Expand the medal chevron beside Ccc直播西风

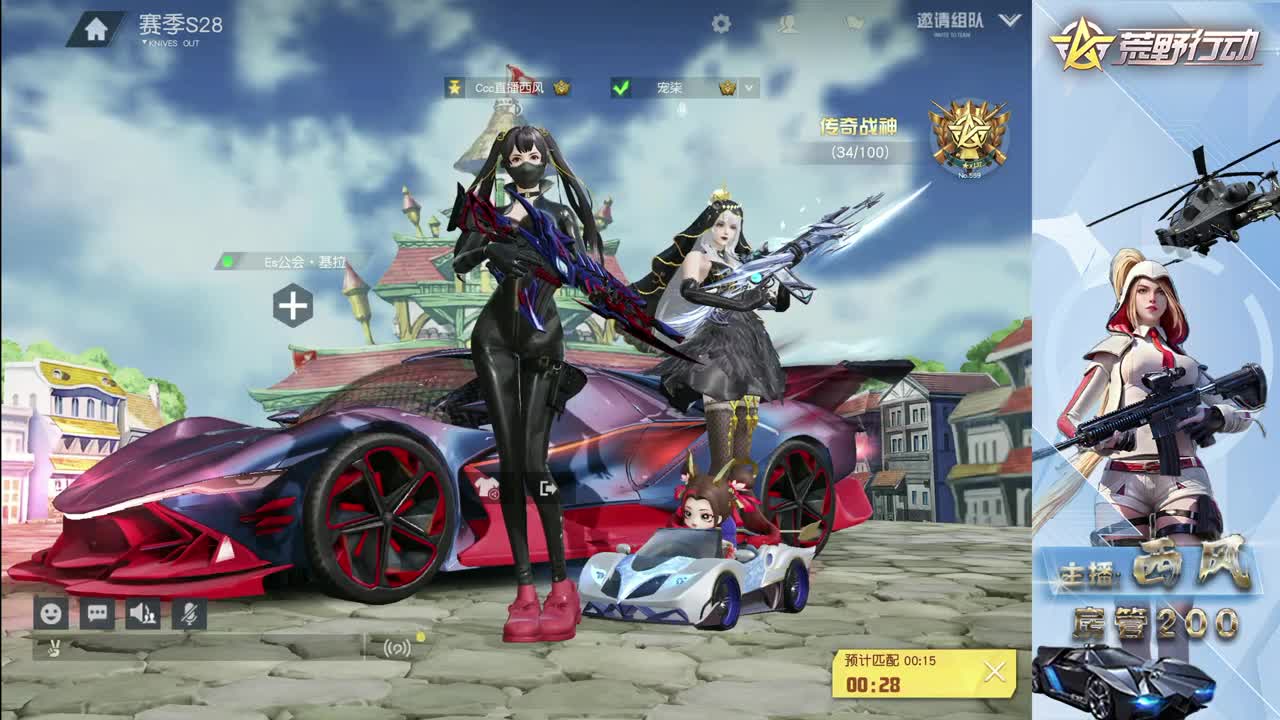point(561,87)
